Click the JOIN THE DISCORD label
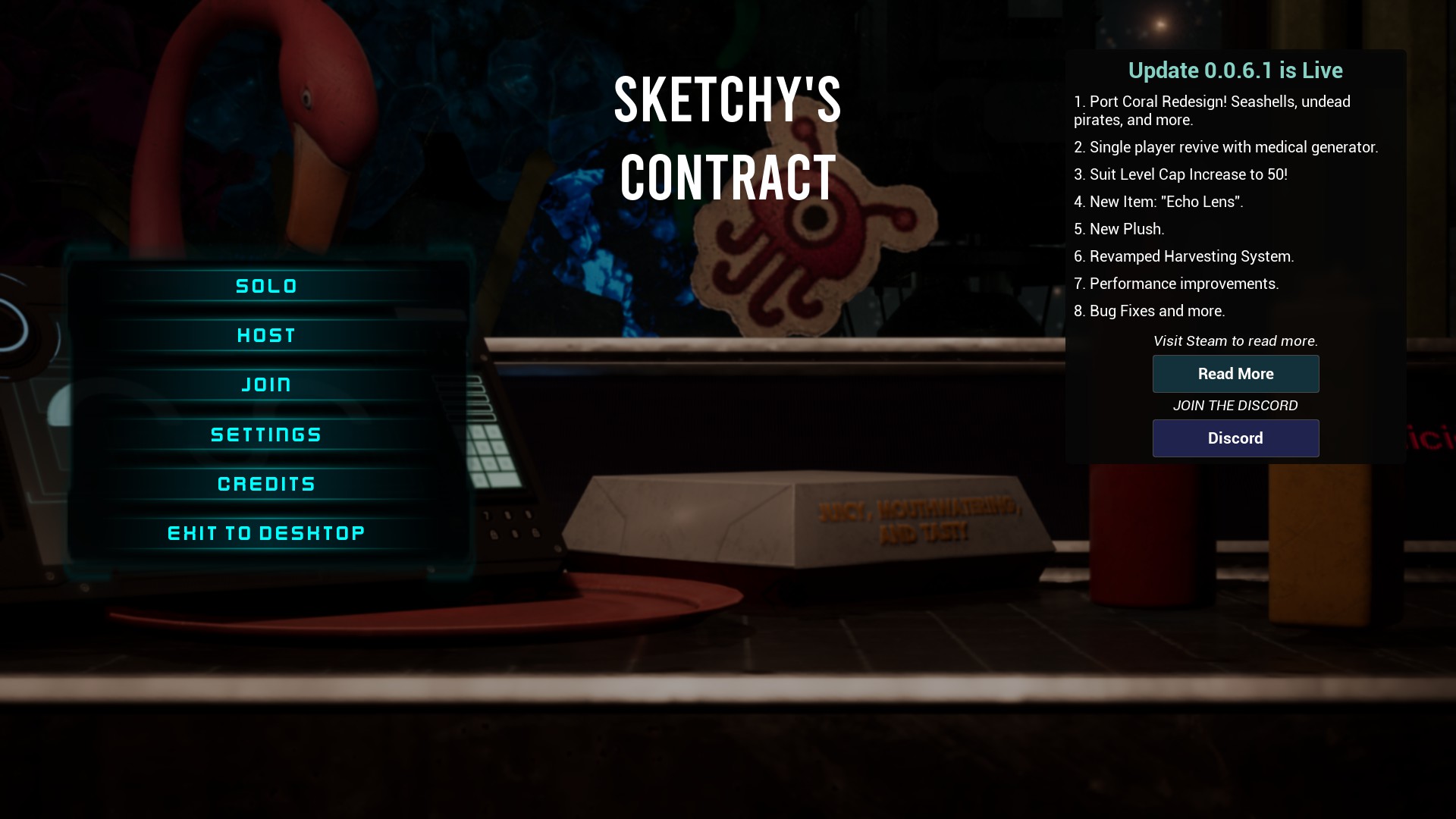This screenshot has width=1456, height=819. click(1235, 406)
